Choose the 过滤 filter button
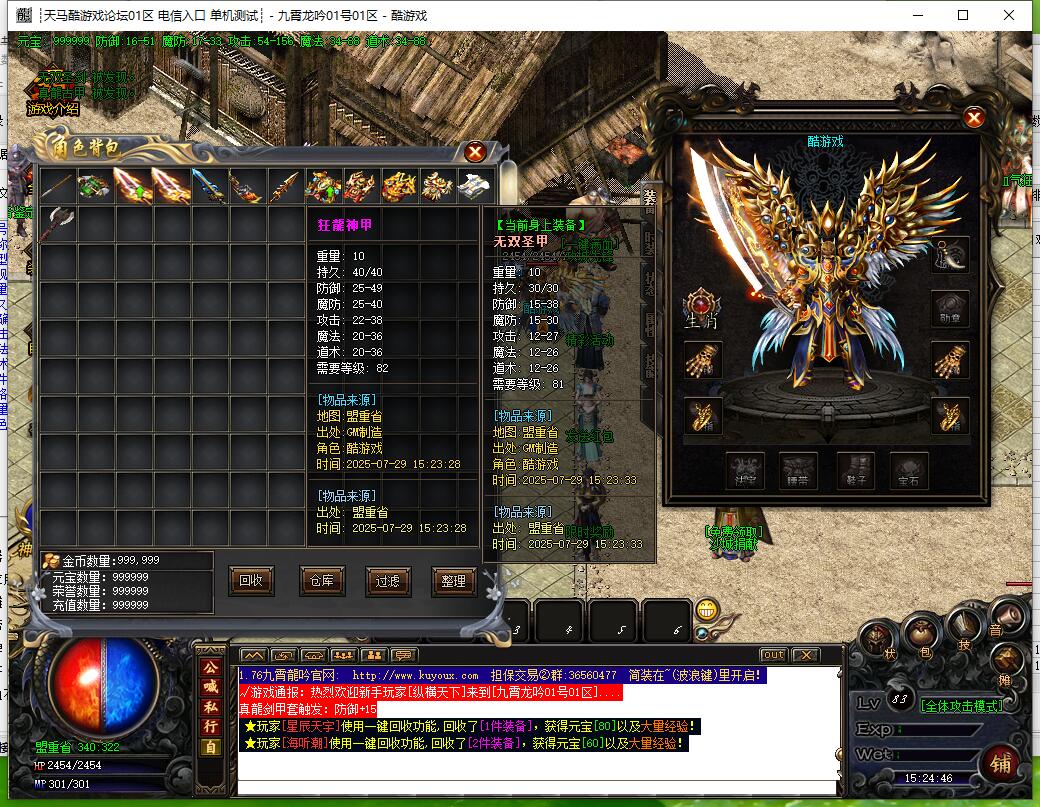 click(388, 580)
